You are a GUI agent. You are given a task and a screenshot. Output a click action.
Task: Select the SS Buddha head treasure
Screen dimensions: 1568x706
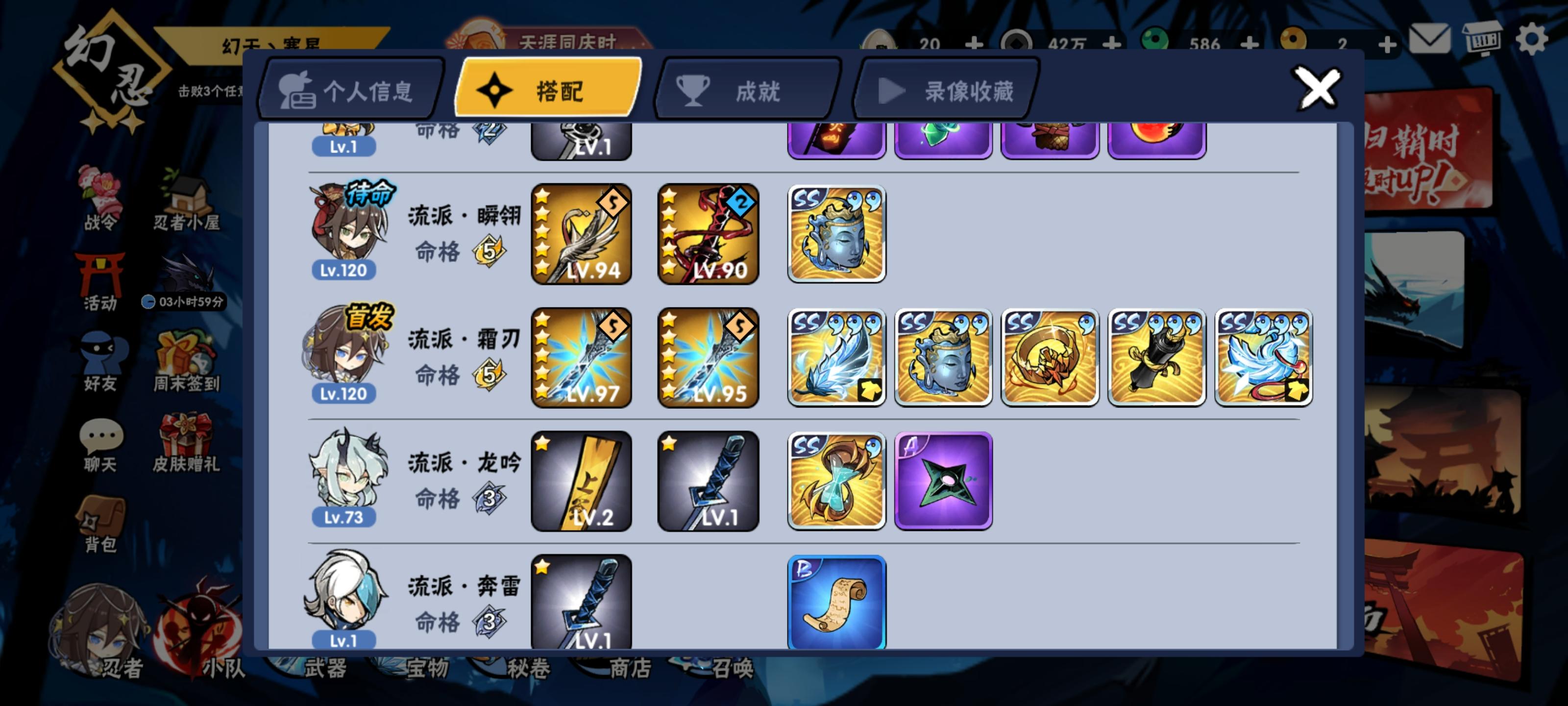click(x=836, y=233)
